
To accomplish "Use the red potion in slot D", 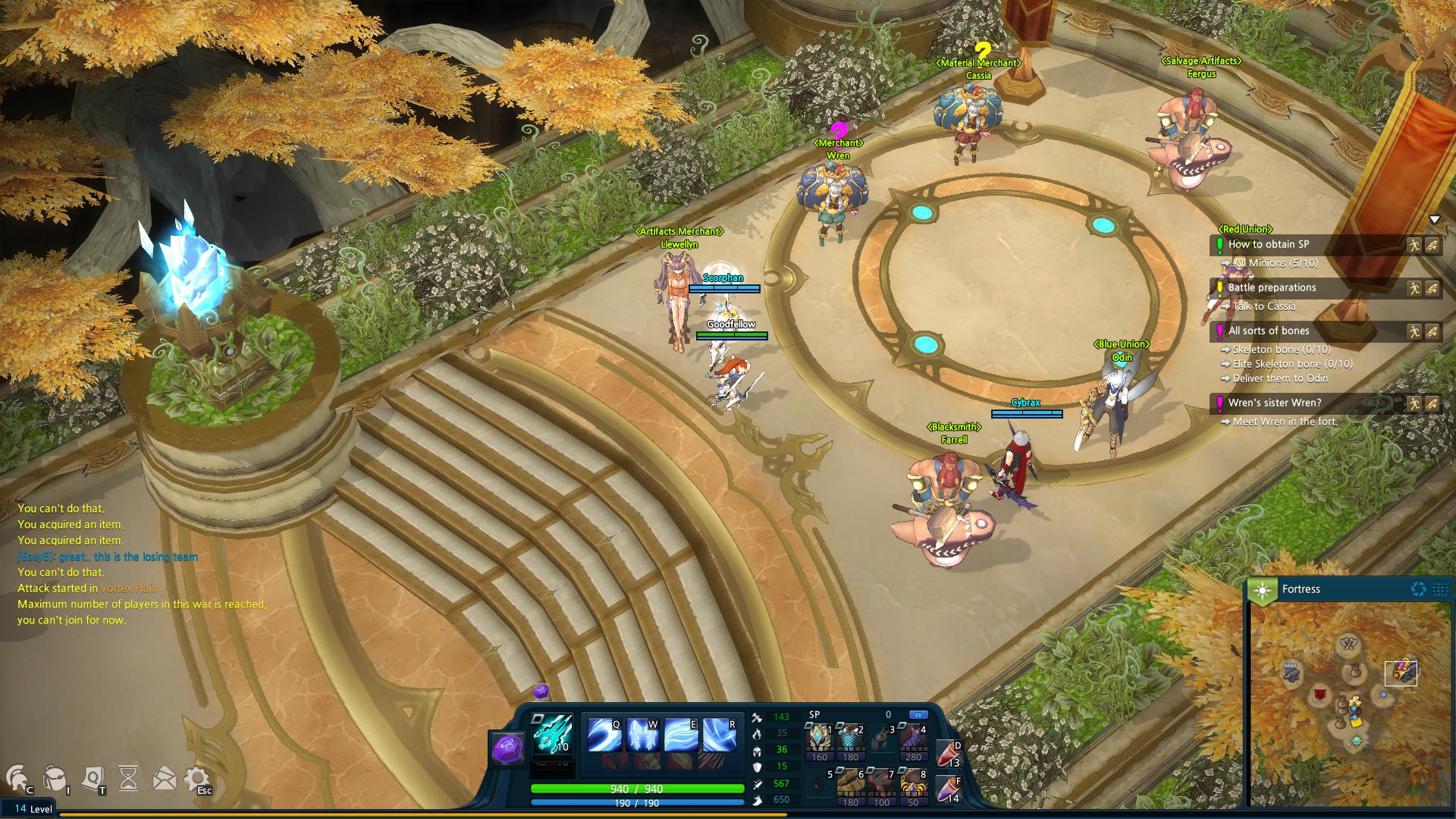I will 948,754.
